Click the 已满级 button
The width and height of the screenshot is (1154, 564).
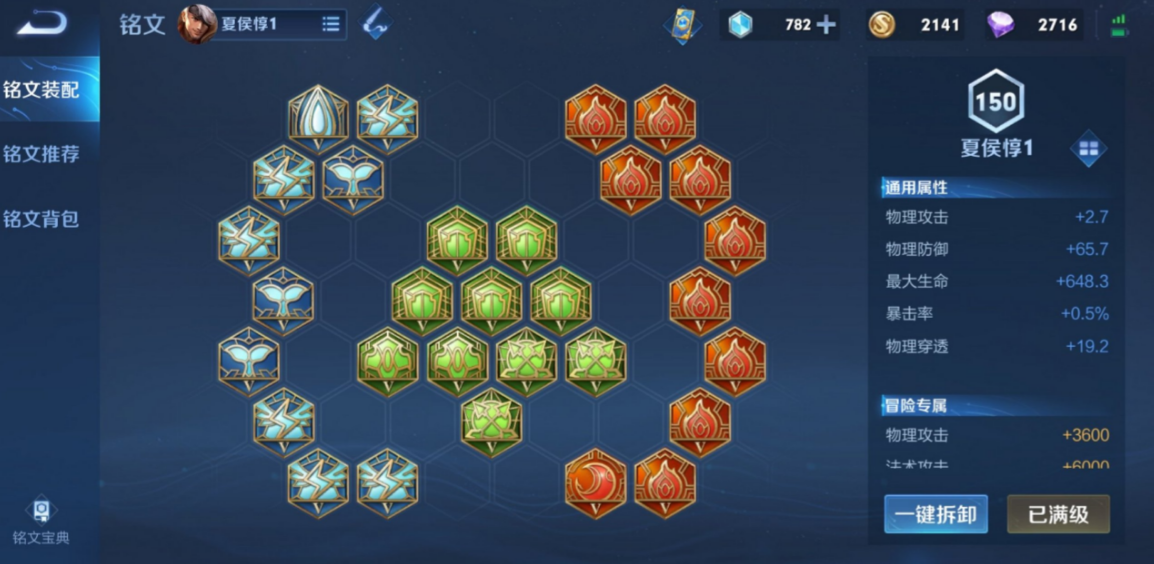[x=1057, y=515]
